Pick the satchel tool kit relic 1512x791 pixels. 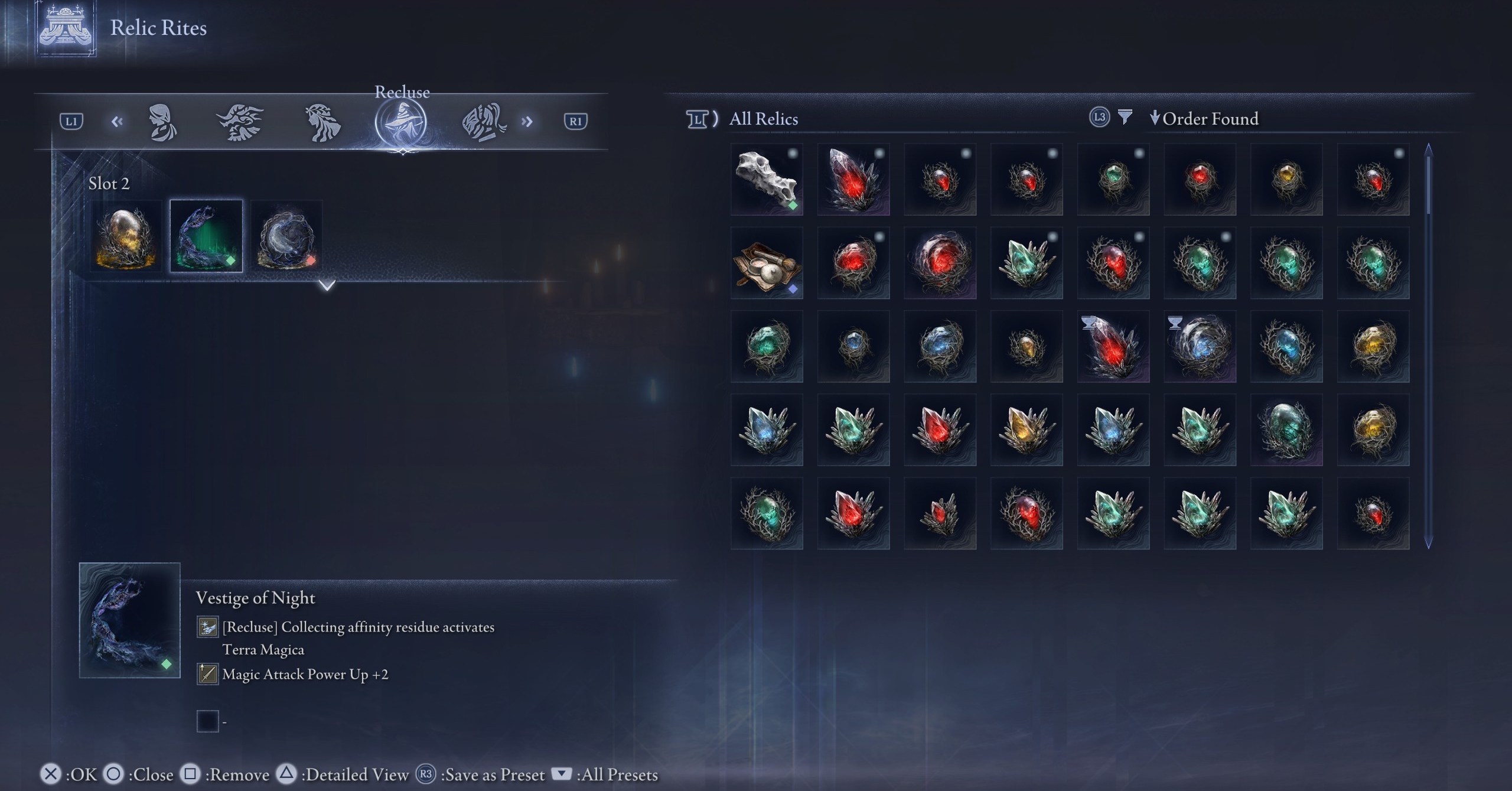pos(767,263)
